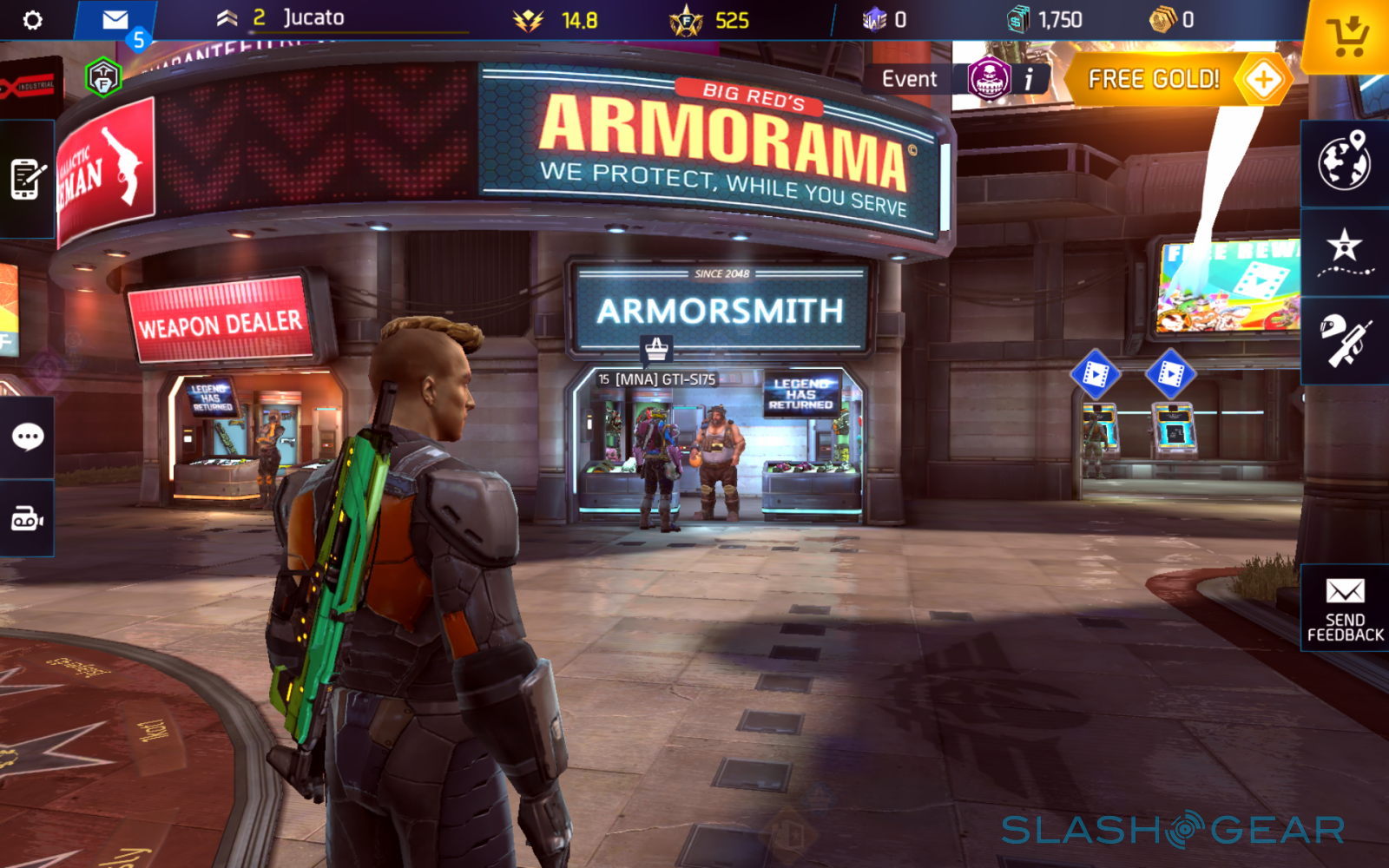1389x868 pixels.
Task: Open the helmet and rifle loadout
Action: (x=1344, y=340)
